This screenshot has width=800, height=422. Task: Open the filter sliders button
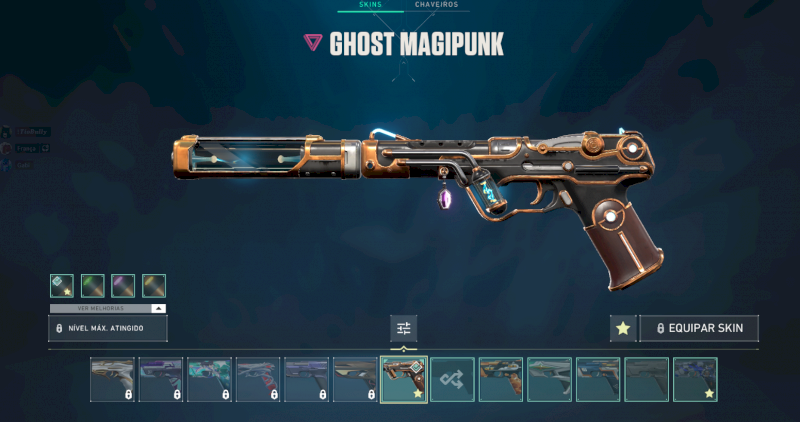404,328
